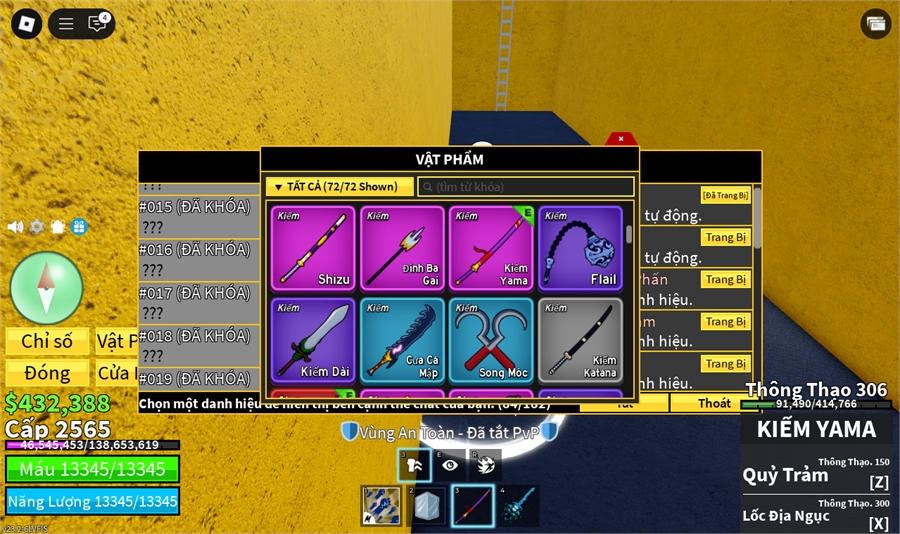Open the Roblox logo menu

(28, 23)
